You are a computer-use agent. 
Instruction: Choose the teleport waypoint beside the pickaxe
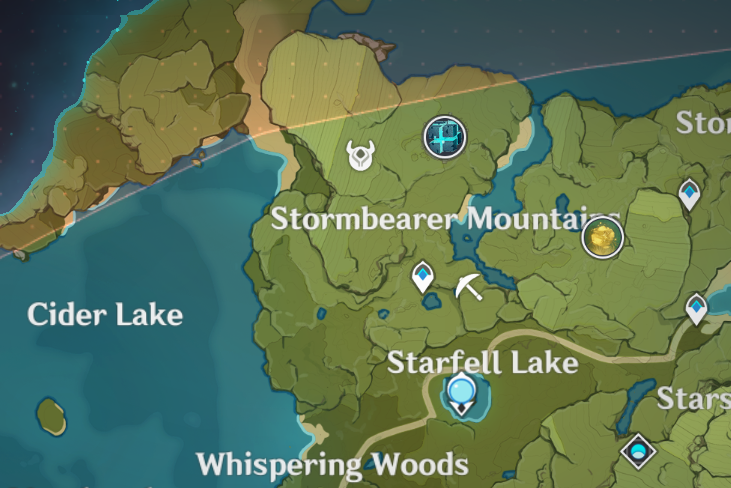425,279
